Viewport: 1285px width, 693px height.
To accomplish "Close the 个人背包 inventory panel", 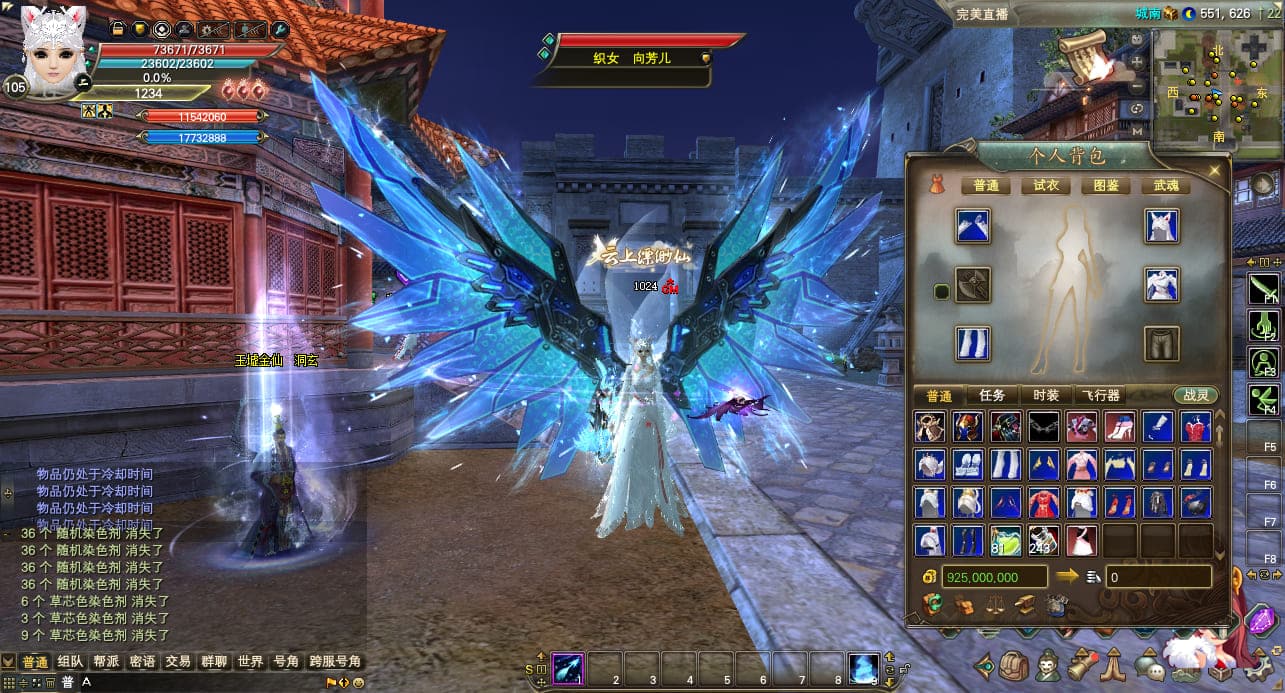I will click(1215, 171).
